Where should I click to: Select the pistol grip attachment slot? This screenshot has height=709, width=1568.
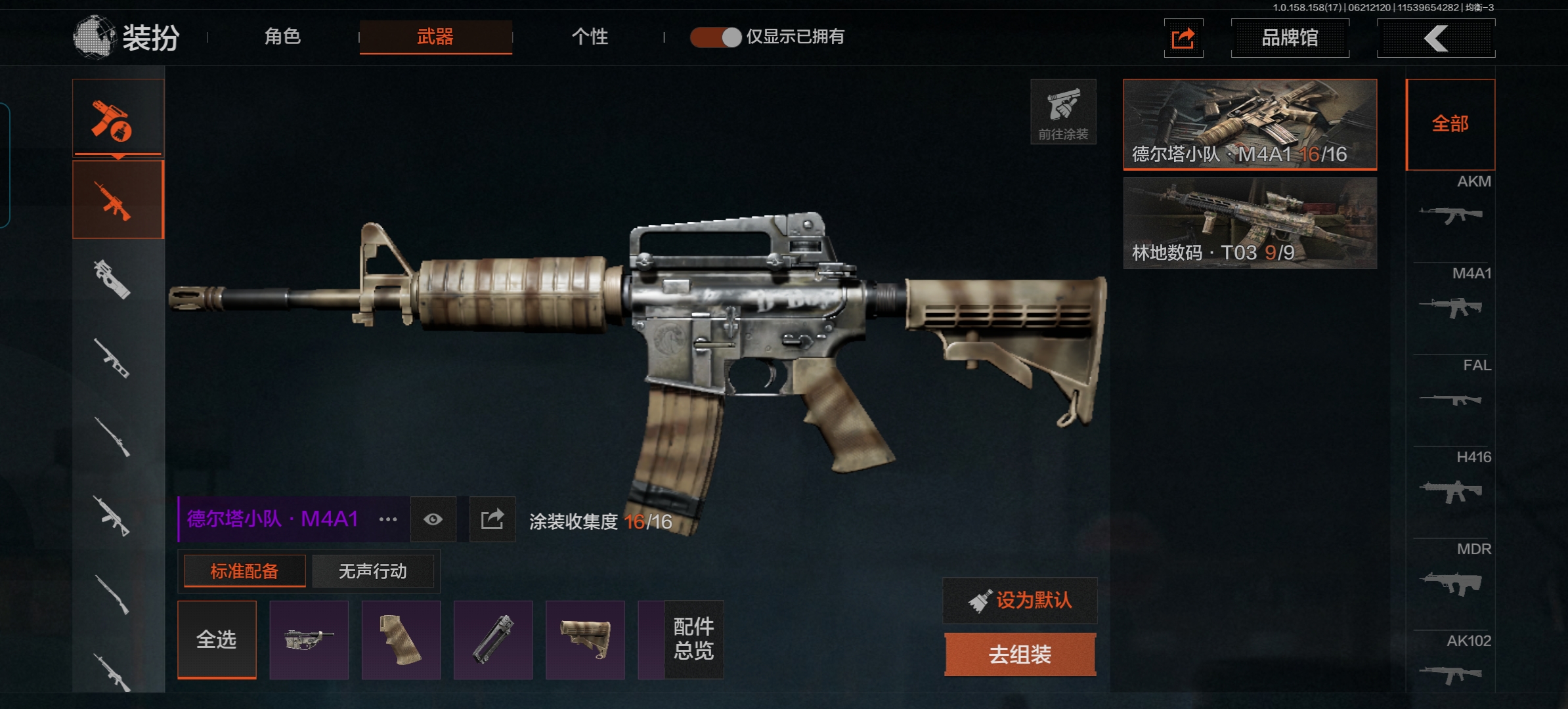tap(401, 639)
